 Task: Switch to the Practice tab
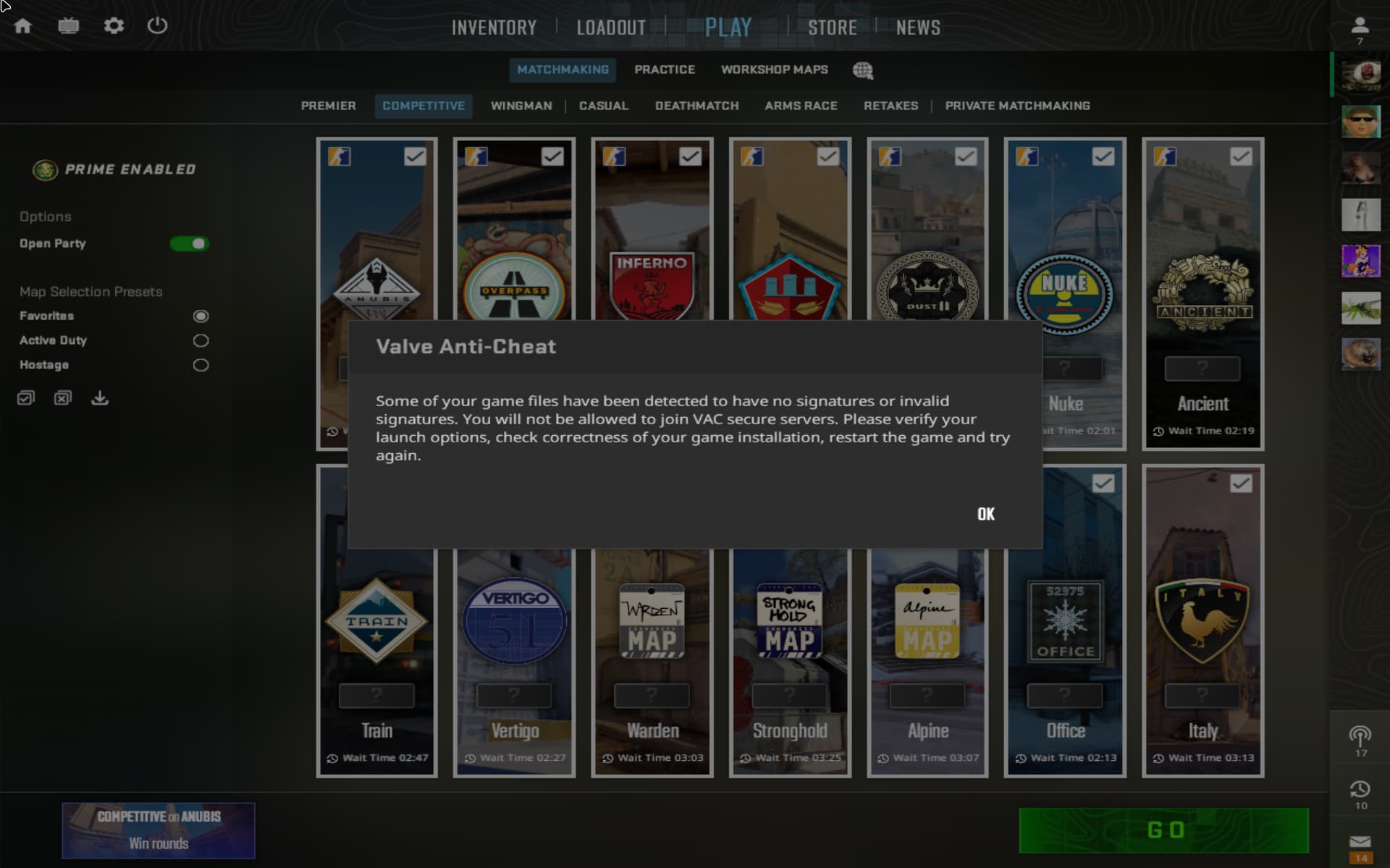664,69
